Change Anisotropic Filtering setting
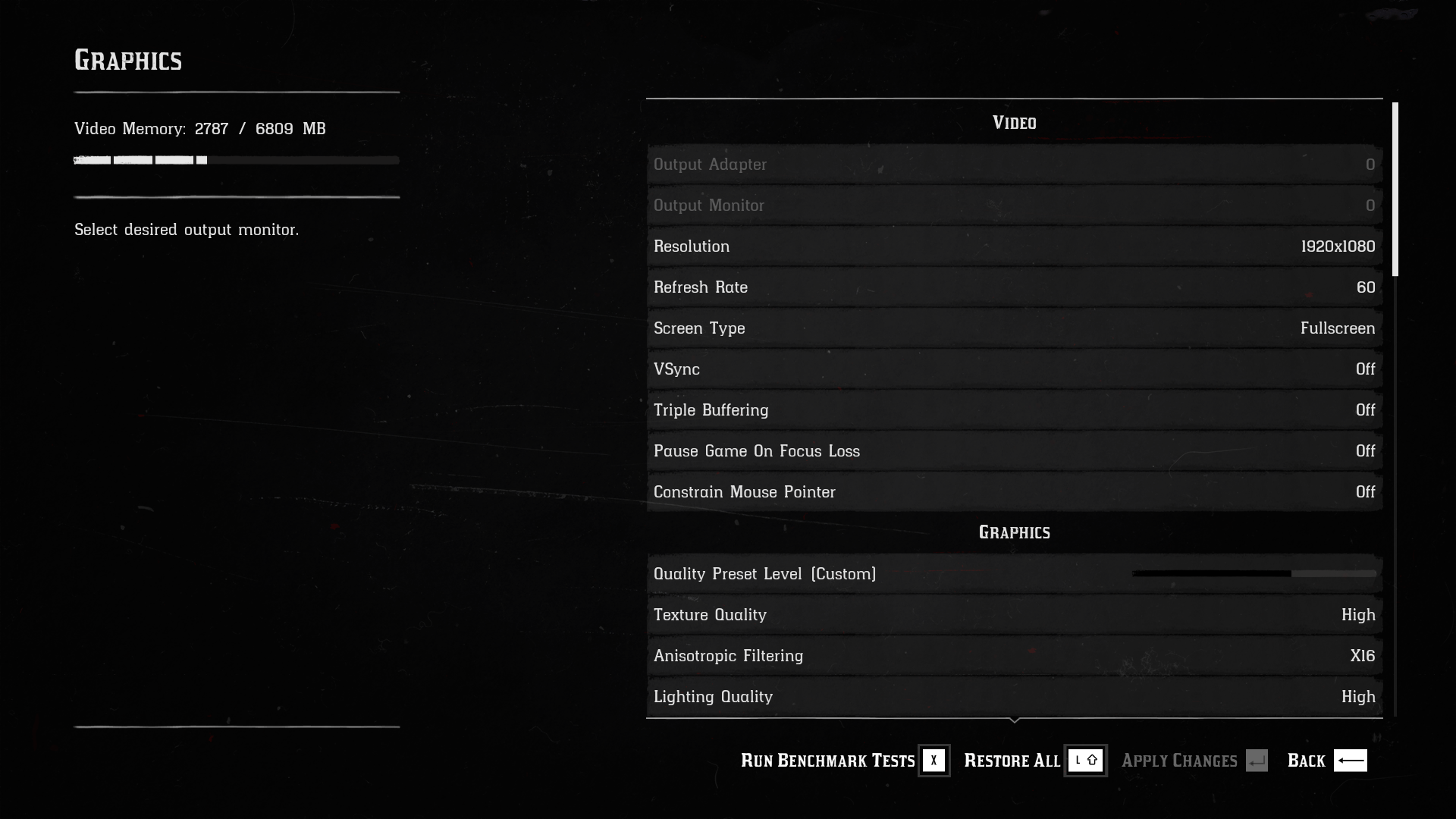This screenshot has width=1456, height=819. 1014,656
